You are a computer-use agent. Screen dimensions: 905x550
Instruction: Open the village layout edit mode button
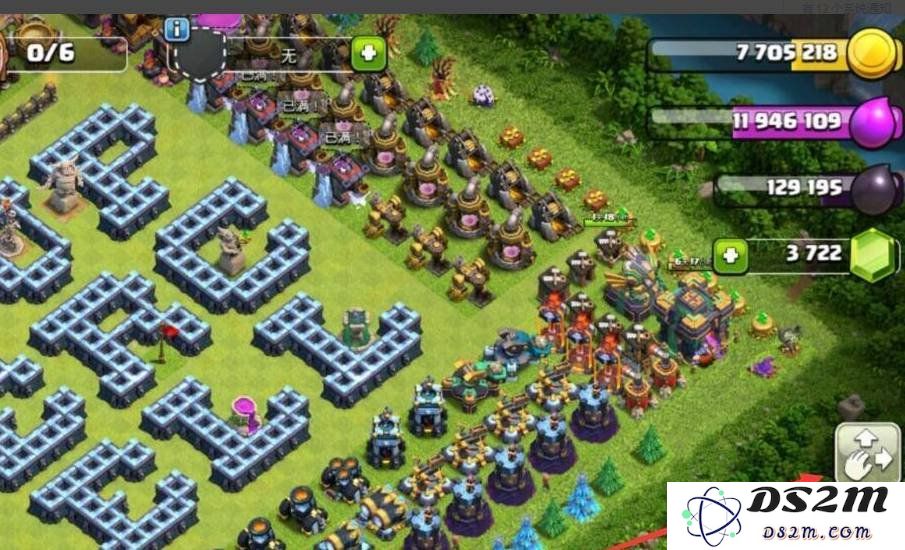pos(868,453)
